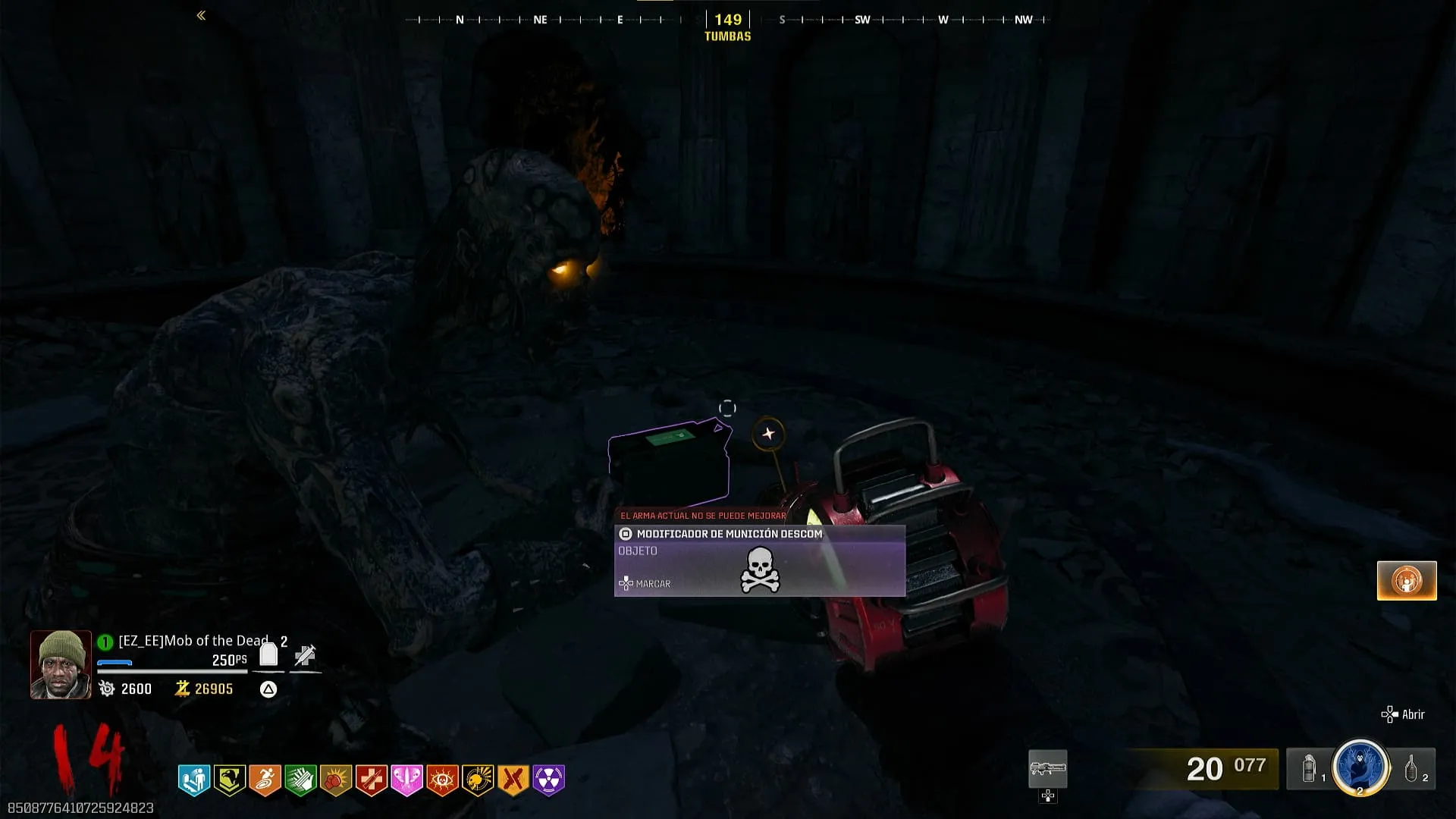Select the lethal grenade slot
This screenshot has width=1456, height=819.
[x=1412, y=769]
